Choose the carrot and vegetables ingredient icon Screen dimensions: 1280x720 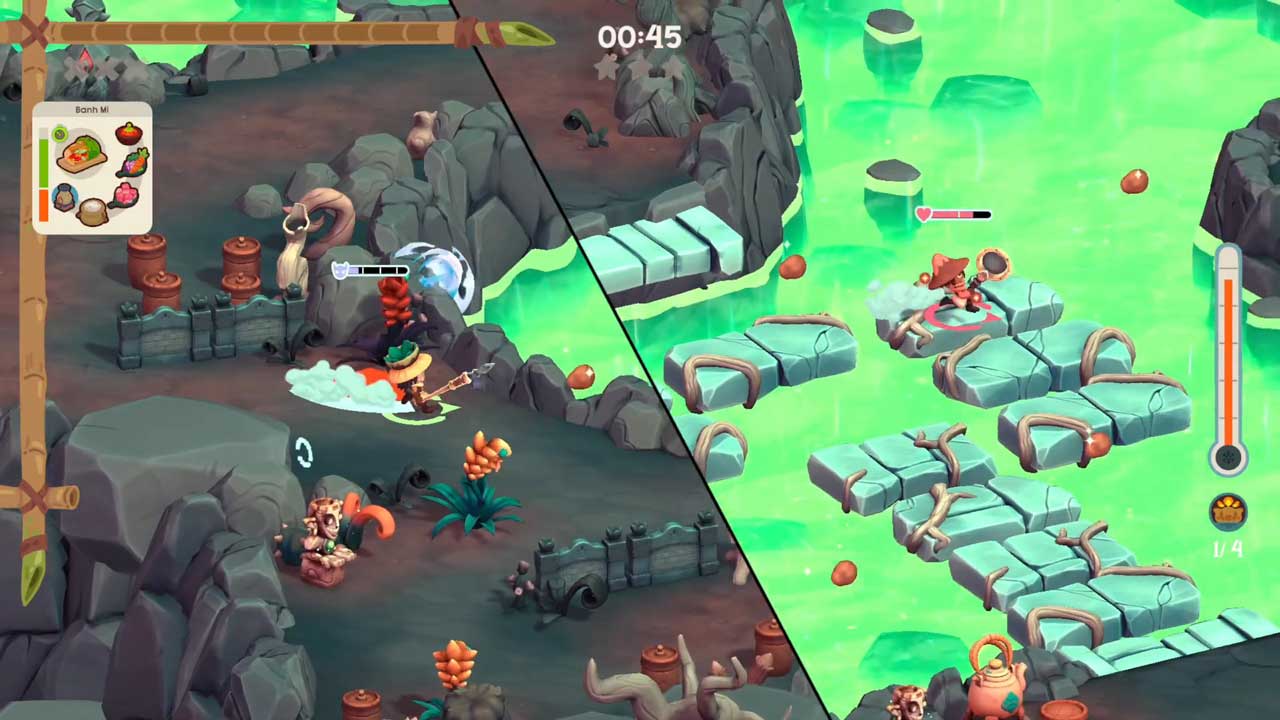(x=133, y=162)
